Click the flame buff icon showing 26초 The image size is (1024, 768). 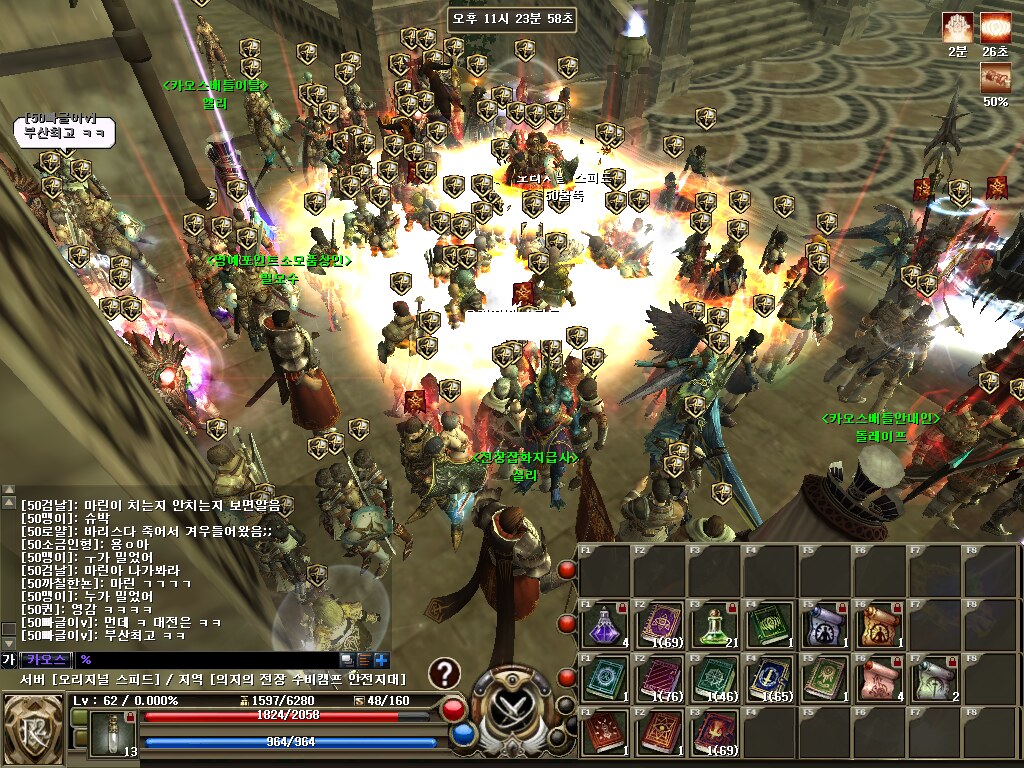pyautogui.click(x=995, y=28)
